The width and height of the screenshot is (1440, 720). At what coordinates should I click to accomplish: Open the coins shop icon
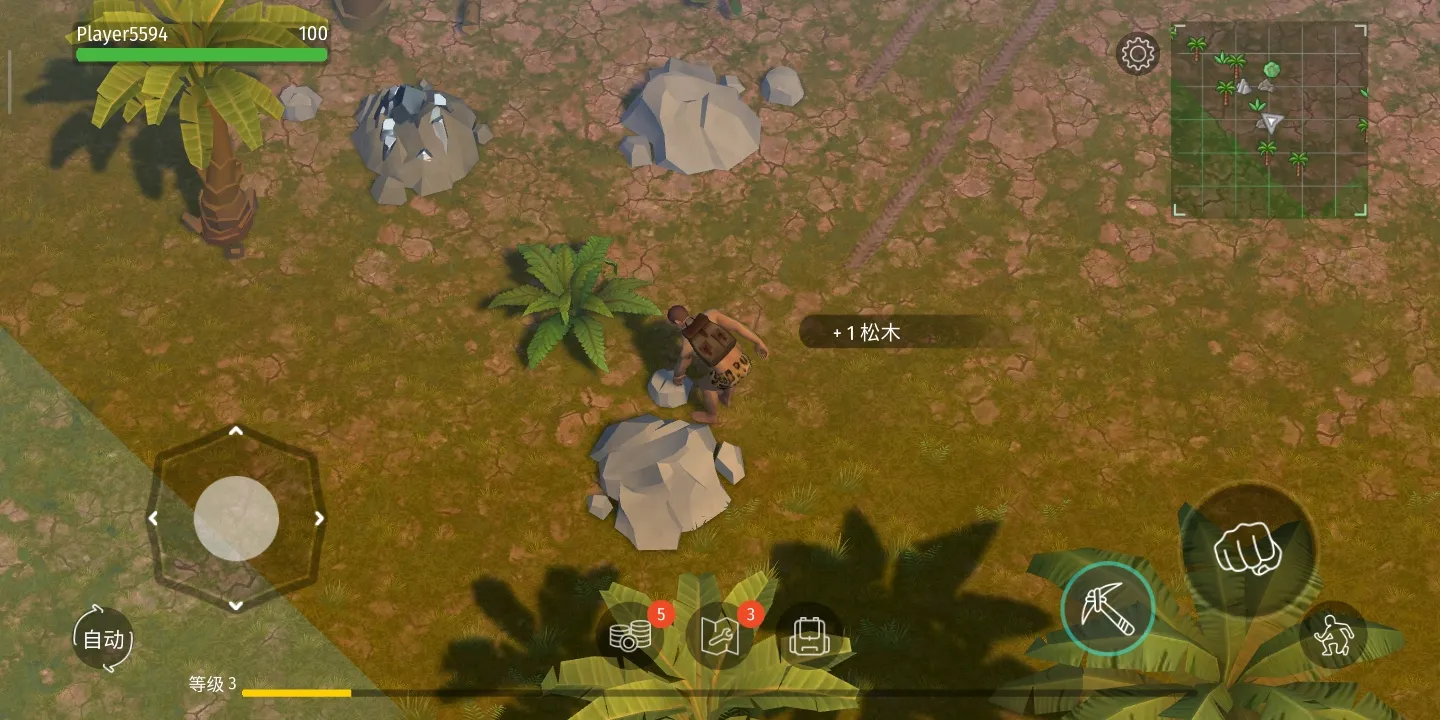pyautogui.click(x=630, y=636)
